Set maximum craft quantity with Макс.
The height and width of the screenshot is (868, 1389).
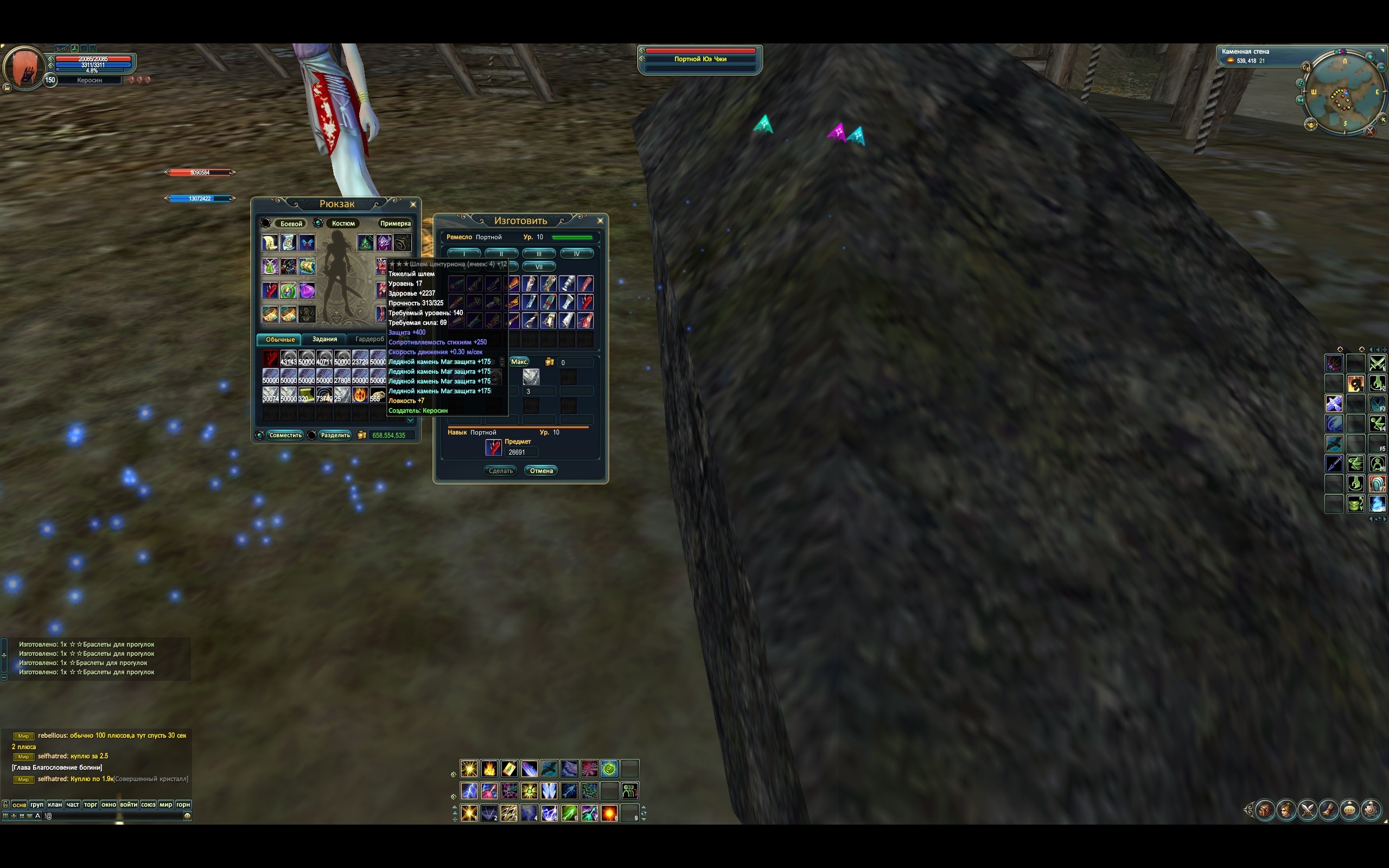(519, 362)
